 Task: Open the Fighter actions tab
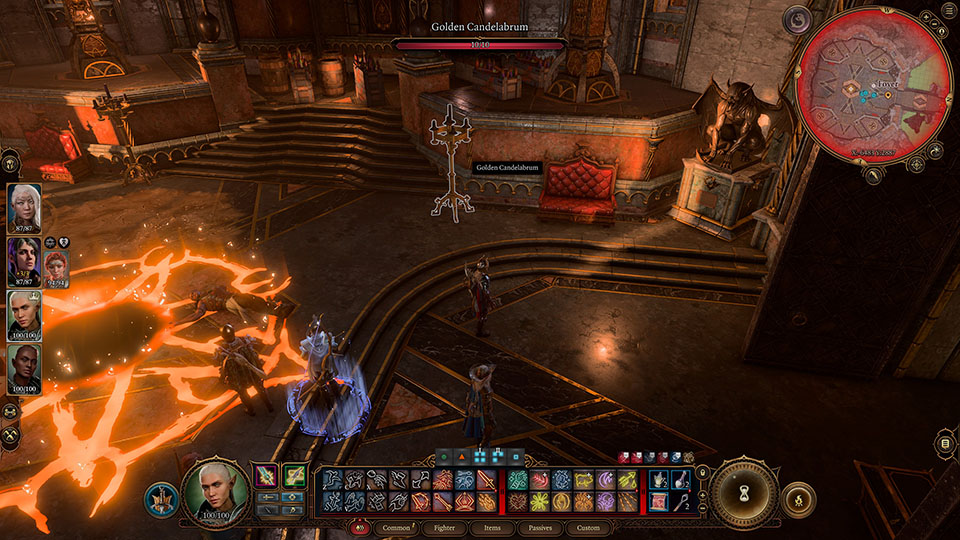443,528
